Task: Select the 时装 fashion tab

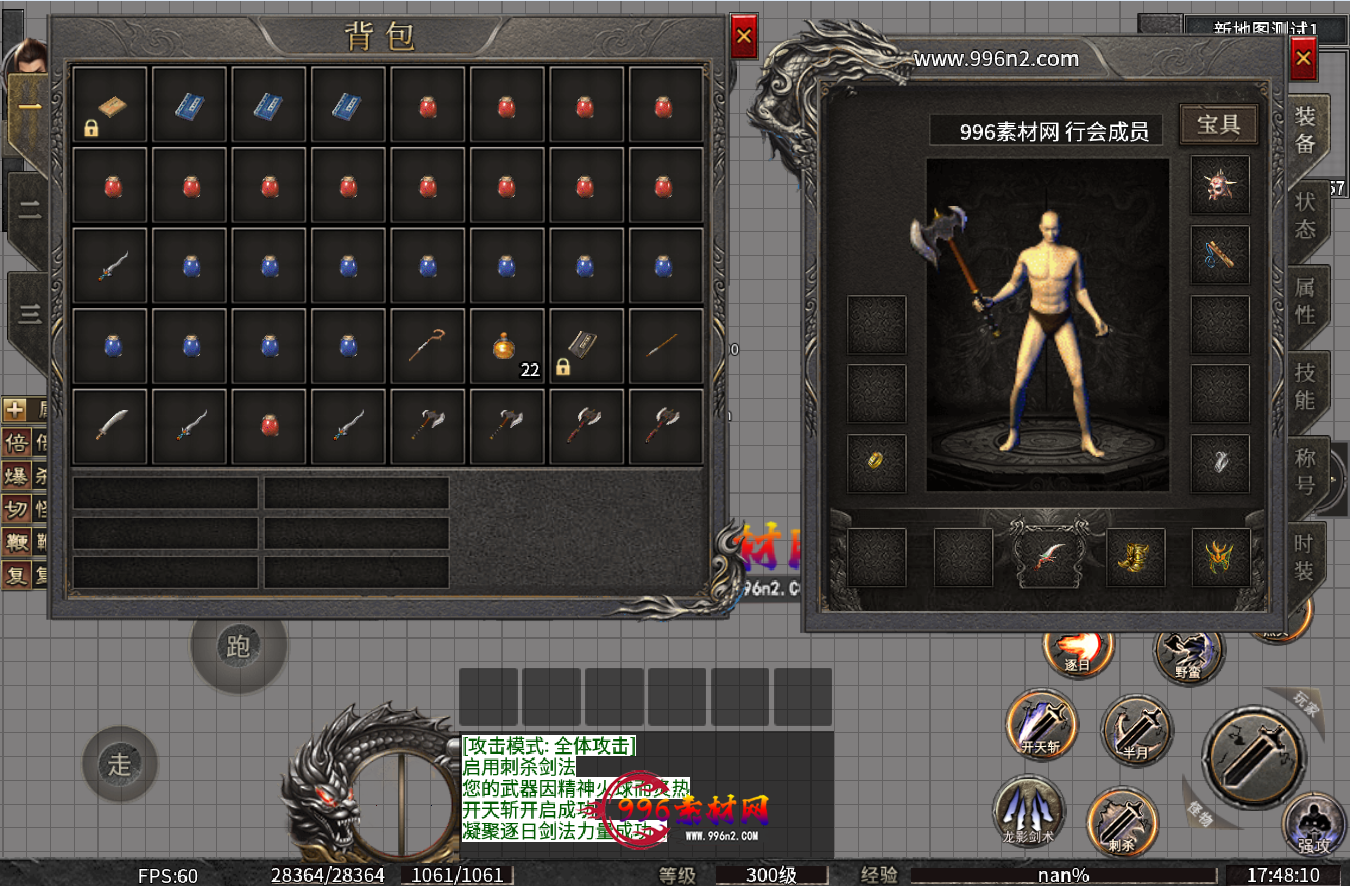Action: 1303,557
